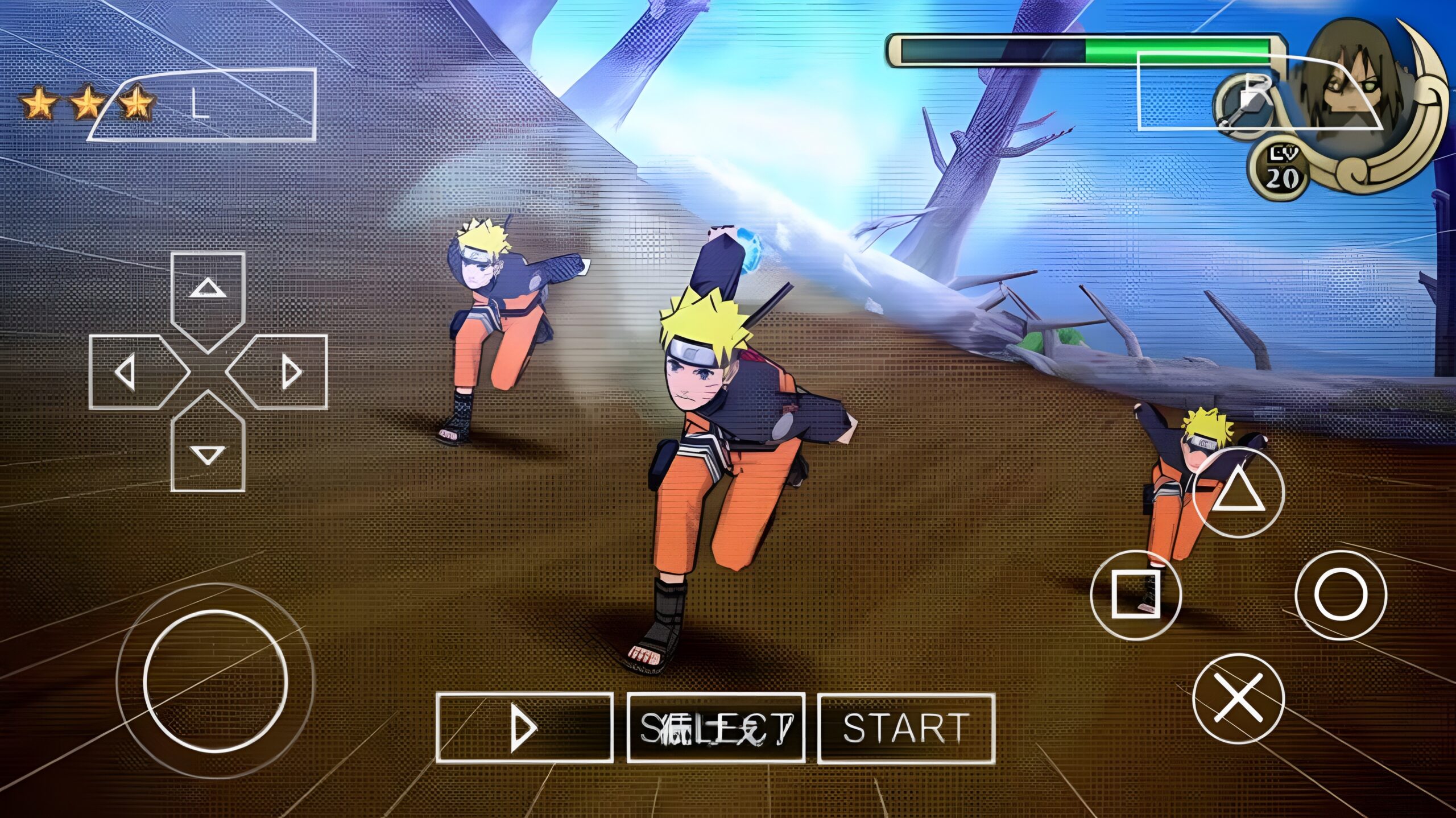The image size is (1456, 818).
Task: Tap the square action button
Action: 1136,595
